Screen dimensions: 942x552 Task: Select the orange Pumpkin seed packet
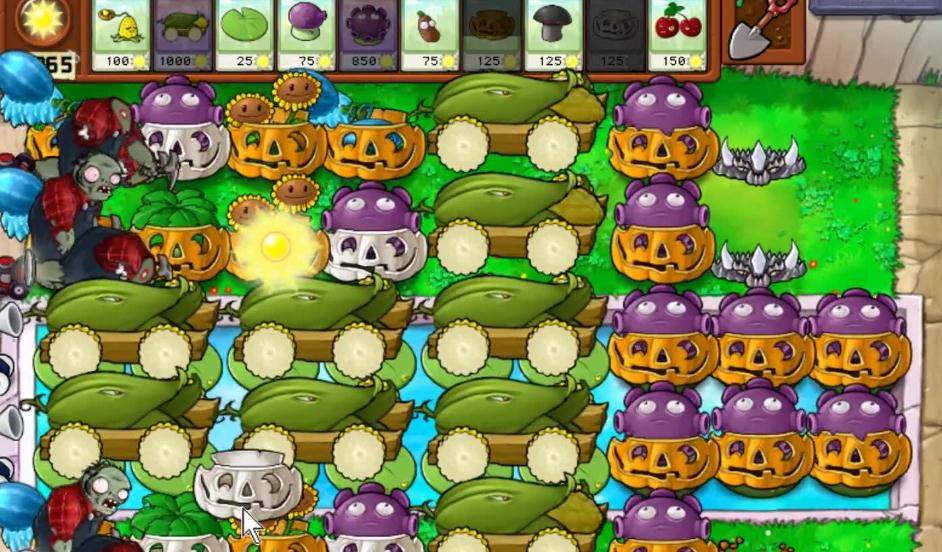pos(493,34)
